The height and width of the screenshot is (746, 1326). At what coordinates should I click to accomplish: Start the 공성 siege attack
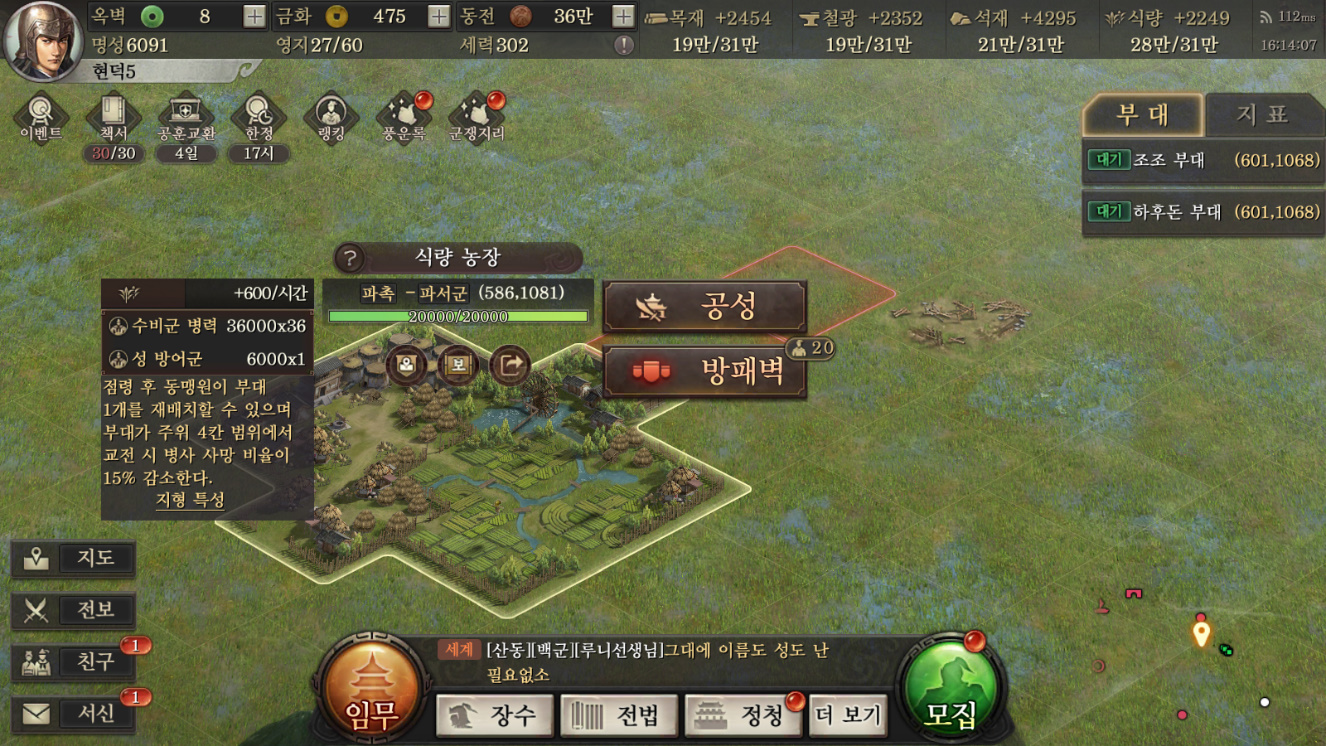[705, 307]
